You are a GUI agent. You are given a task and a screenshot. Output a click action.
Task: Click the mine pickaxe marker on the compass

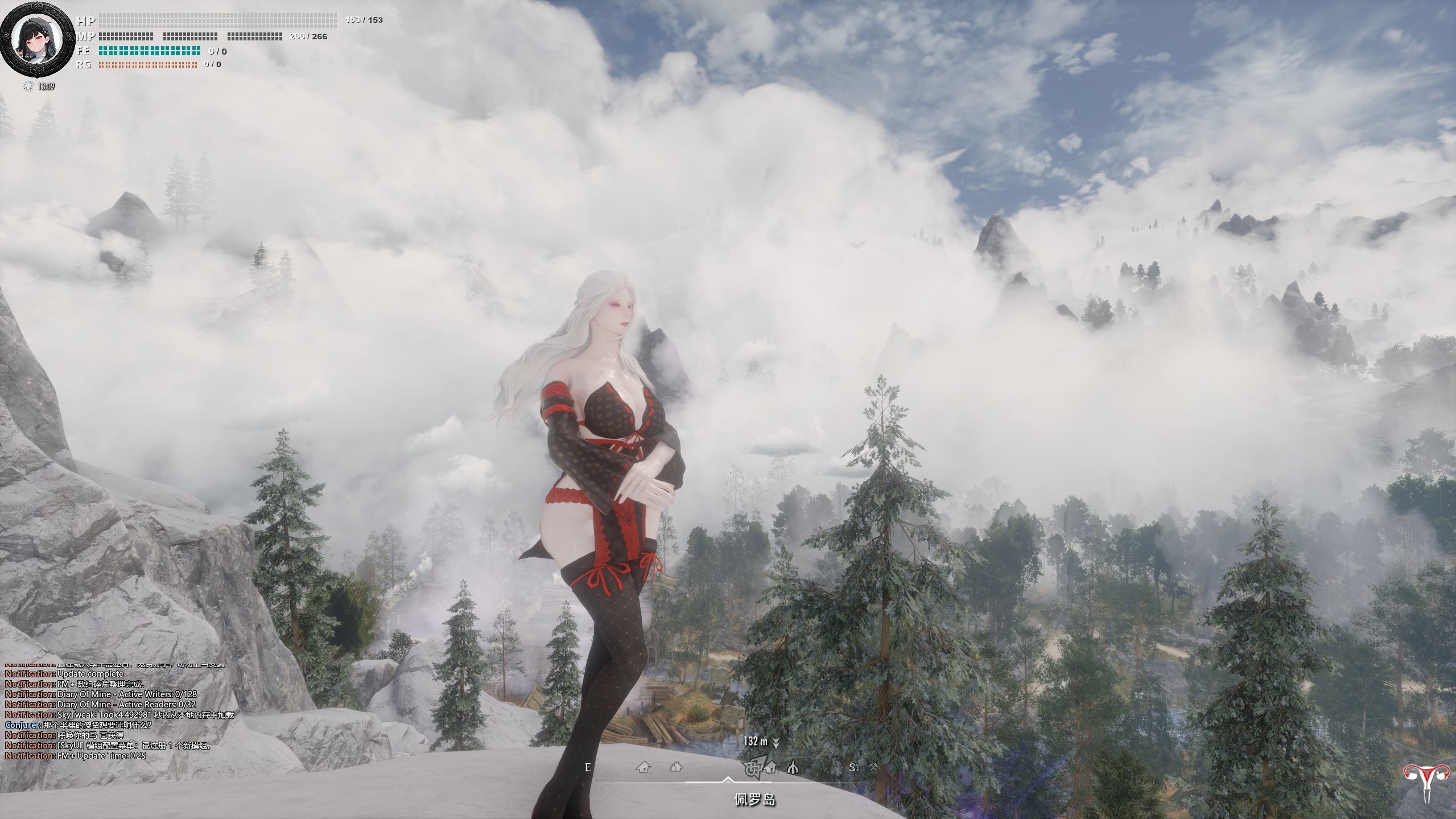[x=873, y=767]
